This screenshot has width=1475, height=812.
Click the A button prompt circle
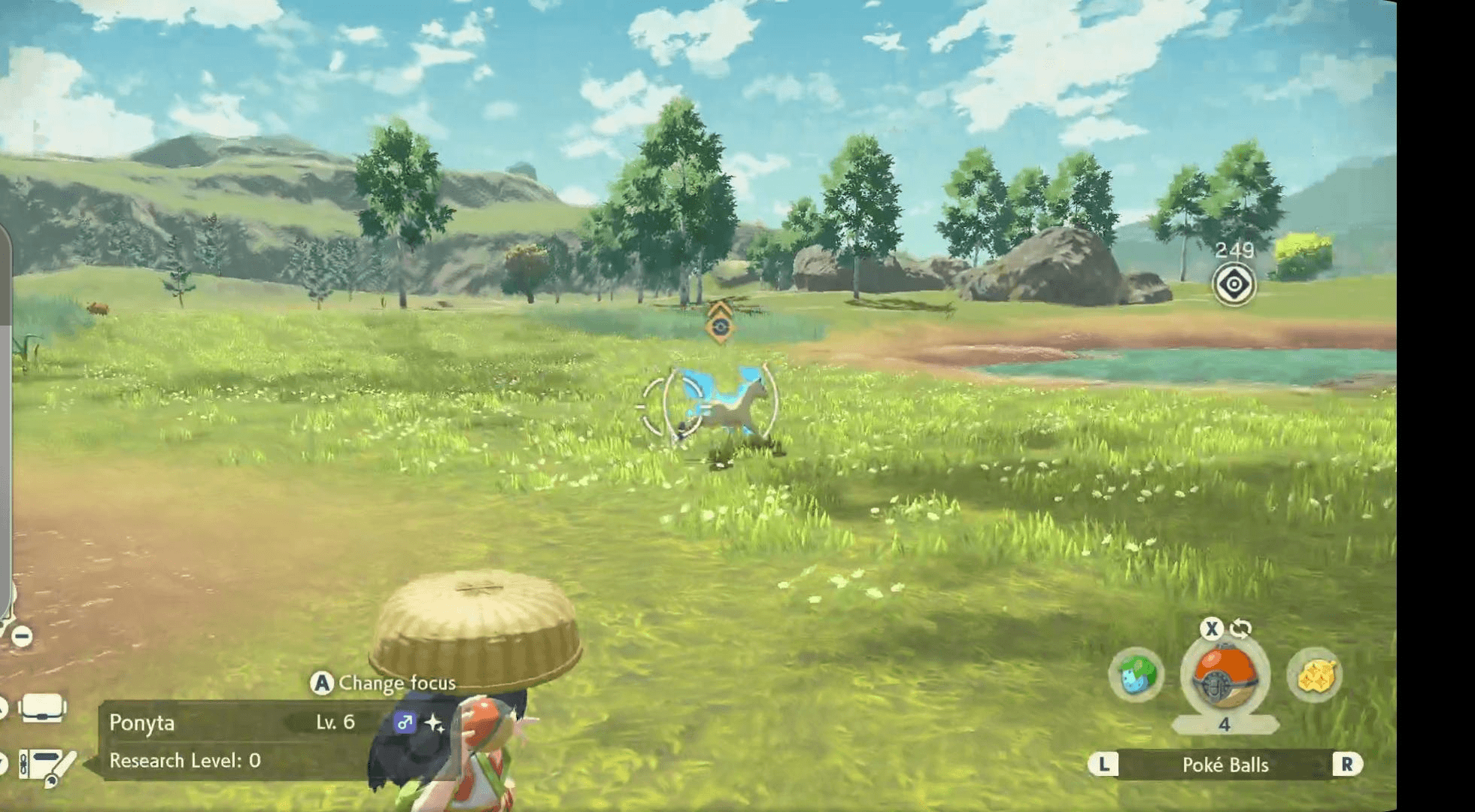tap(322, 683)
